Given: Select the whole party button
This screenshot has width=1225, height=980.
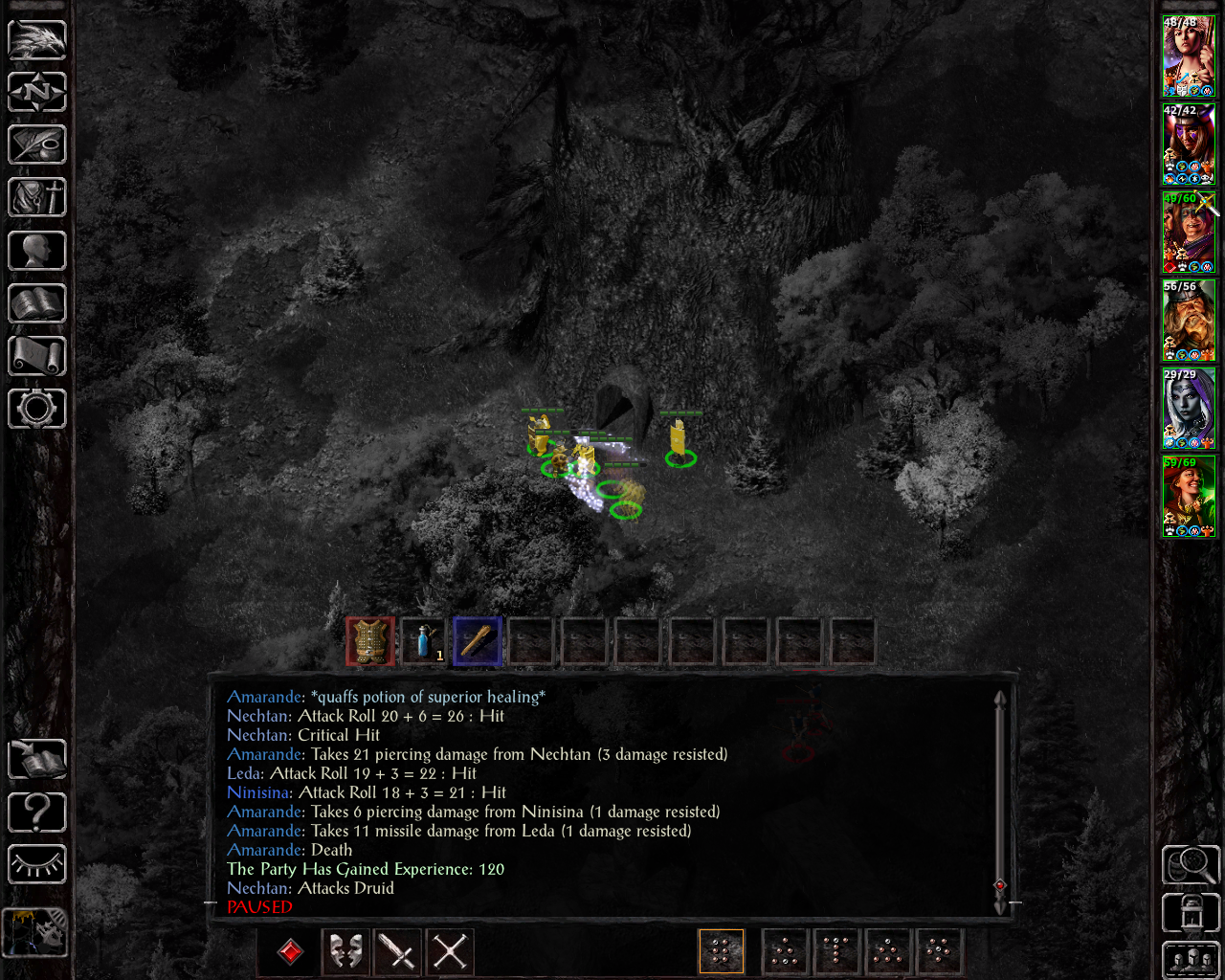Looking at the screenshot, I should pos(1191,960).
